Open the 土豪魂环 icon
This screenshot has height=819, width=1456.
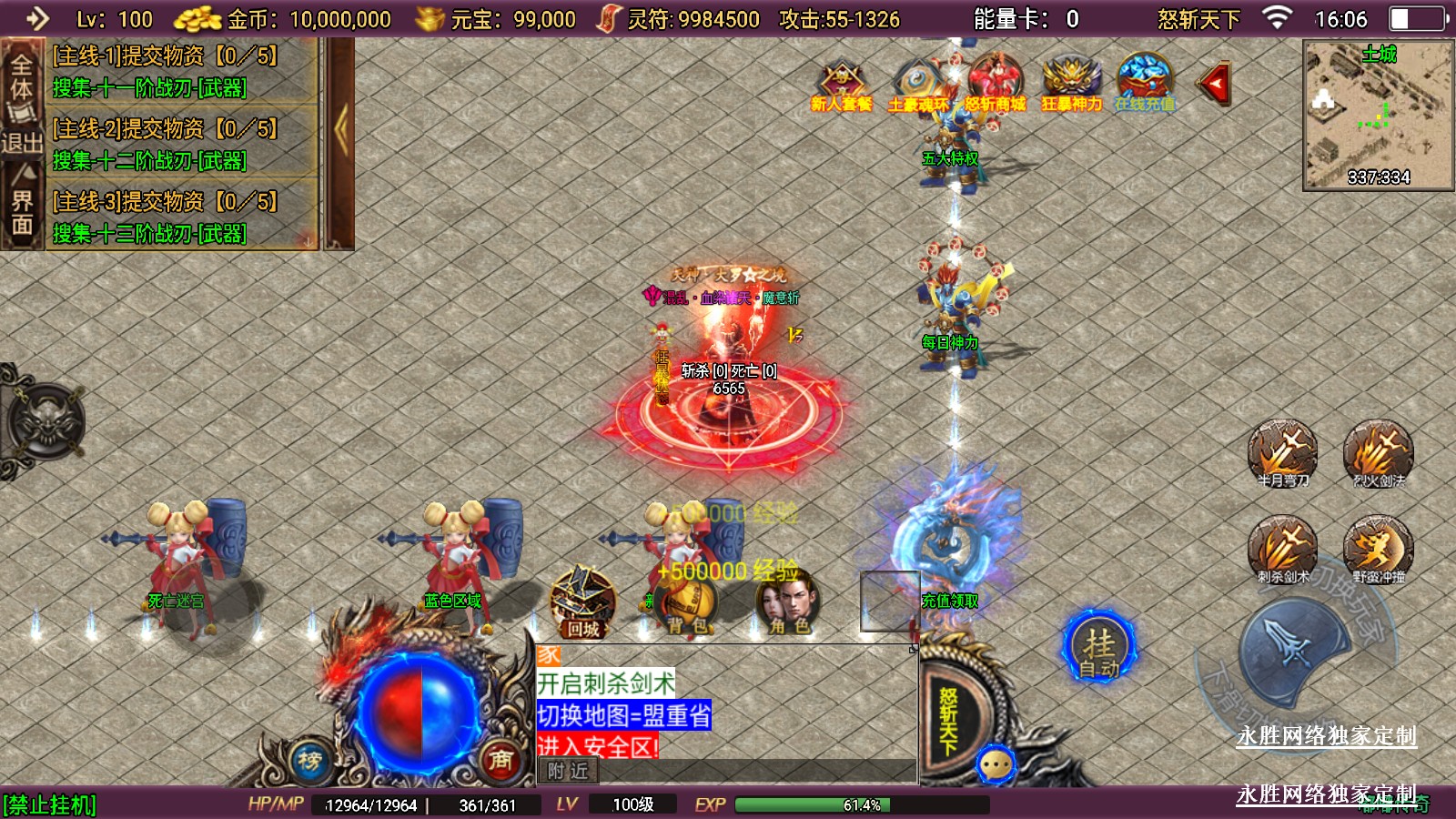click(917, 84)
